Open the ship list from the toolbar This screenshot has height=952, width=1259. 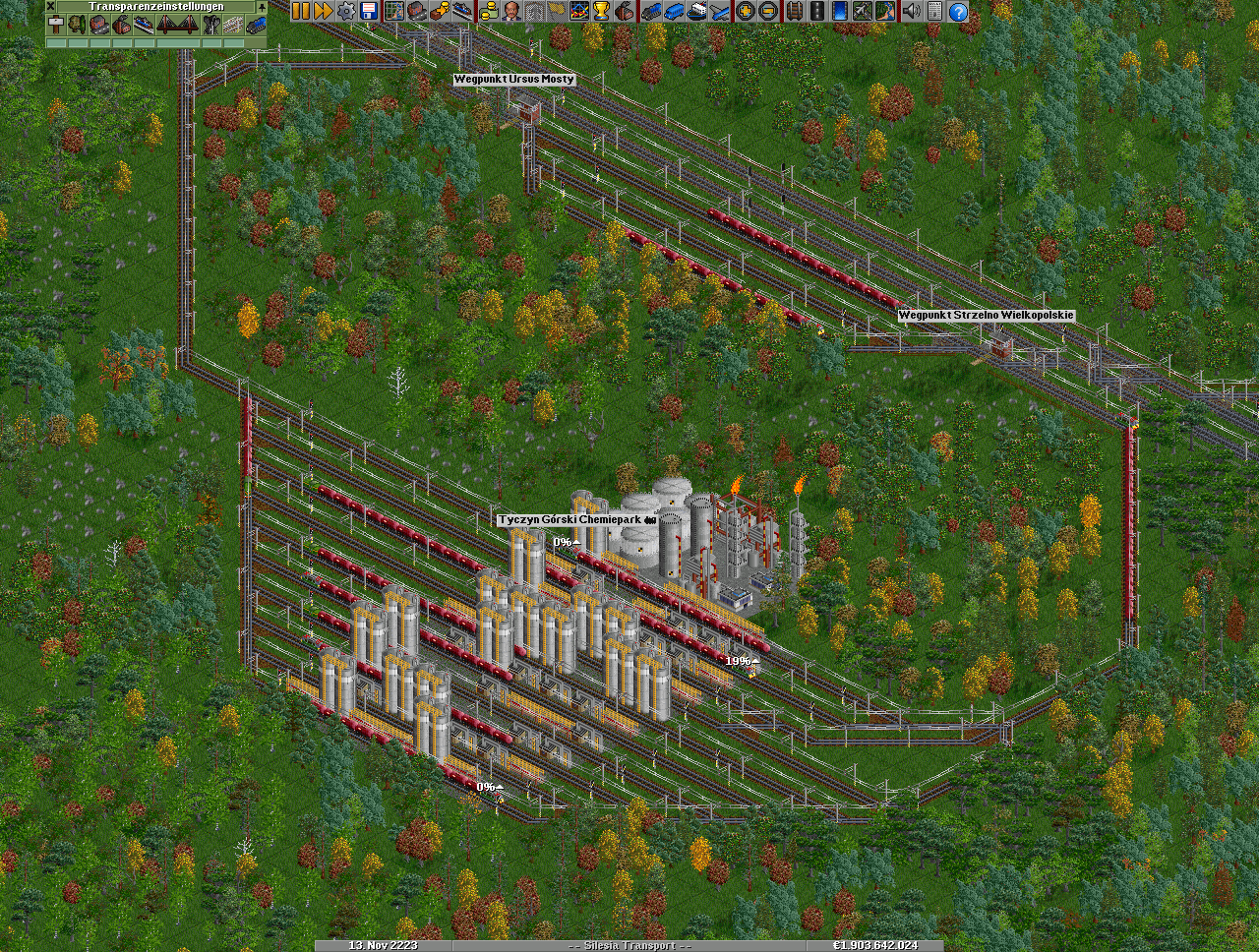pyautogui.click(x=697, y=11)
